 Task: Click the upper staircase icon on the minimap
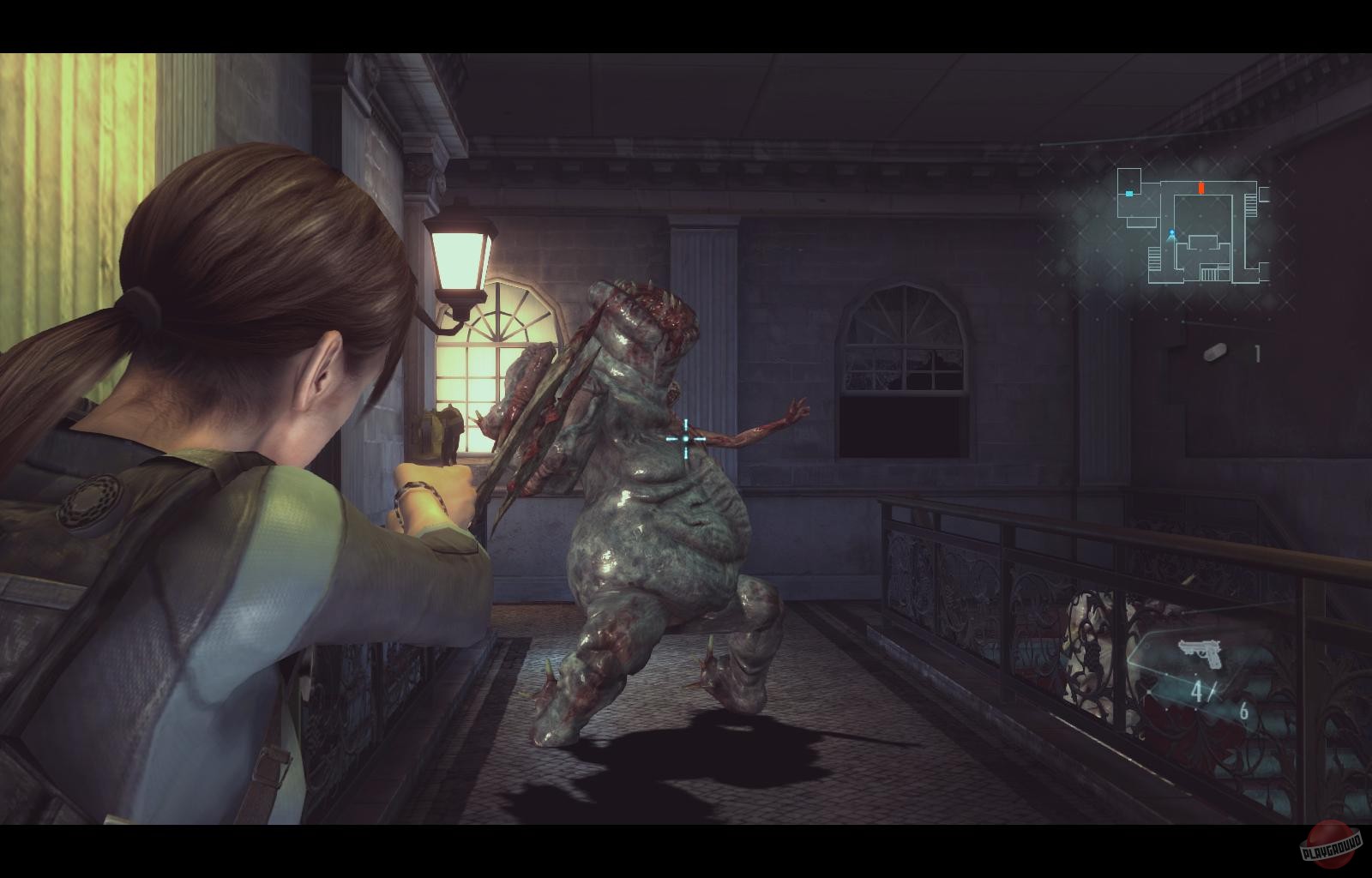click(x=1250, y=205)
